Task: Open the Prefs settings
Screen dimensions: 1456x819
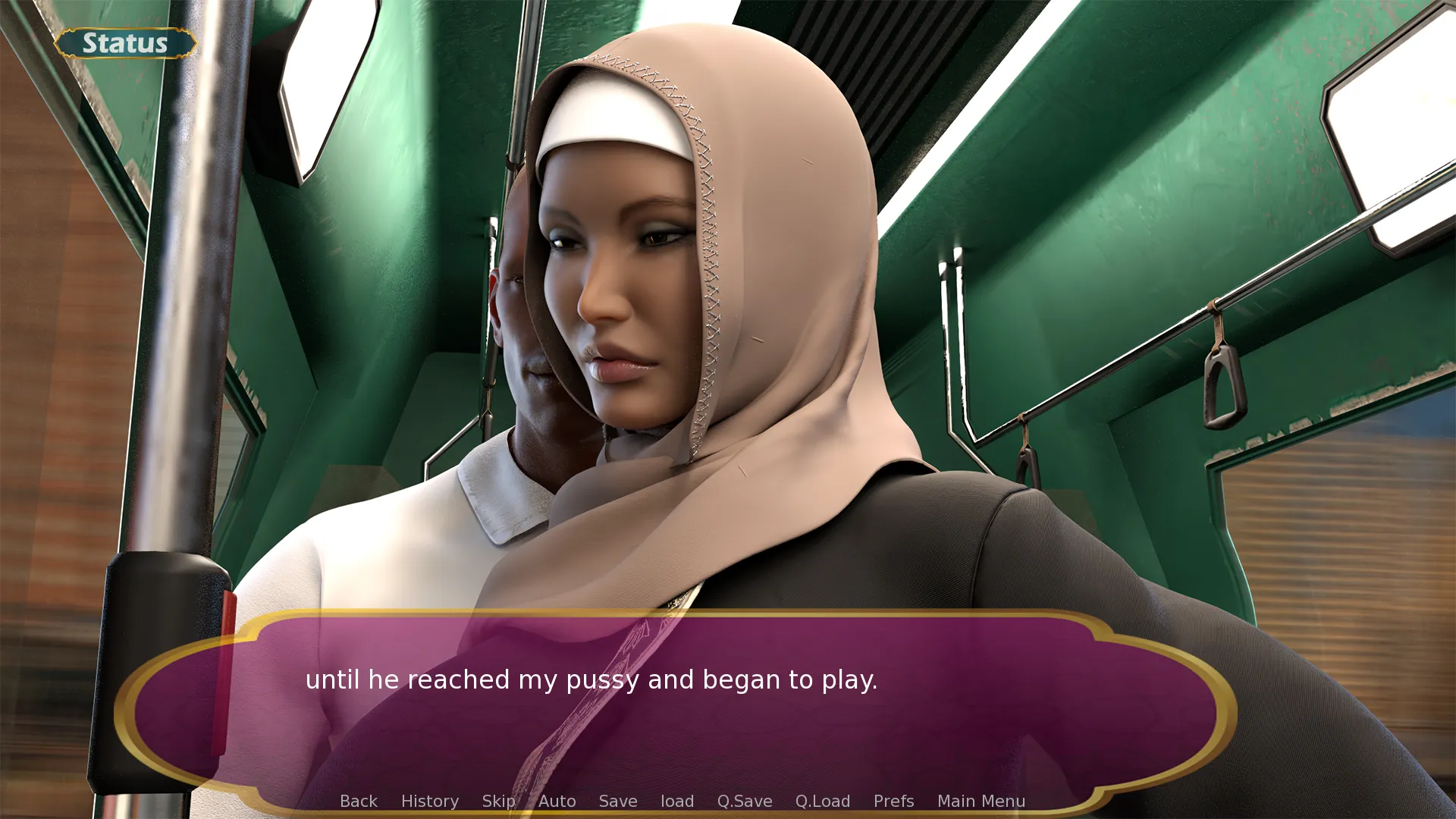Action: coord(893,801)
